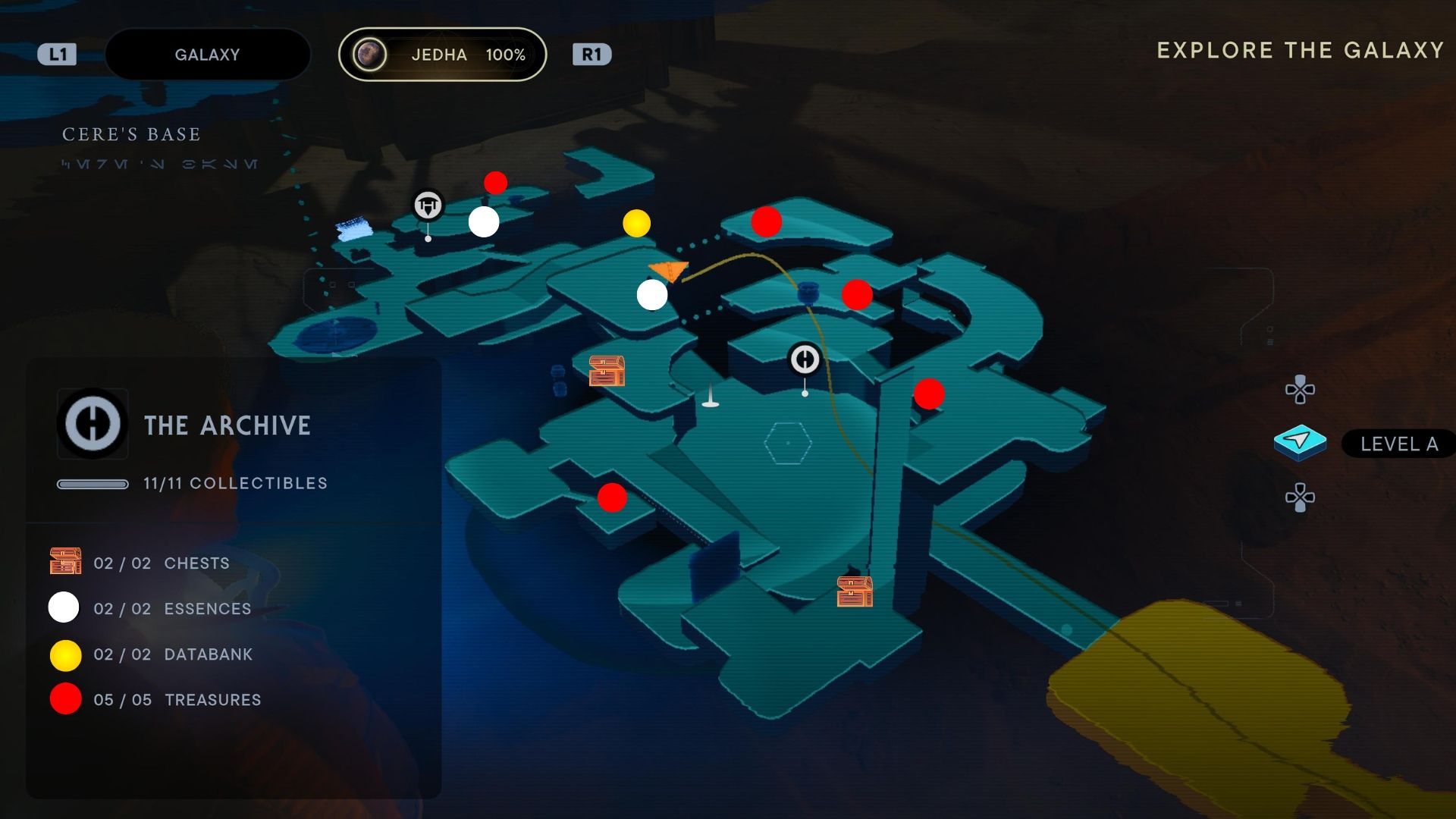1456x819 pixels.
Task: Select the meditation point marker on the map
Action: tap(805, 359)
